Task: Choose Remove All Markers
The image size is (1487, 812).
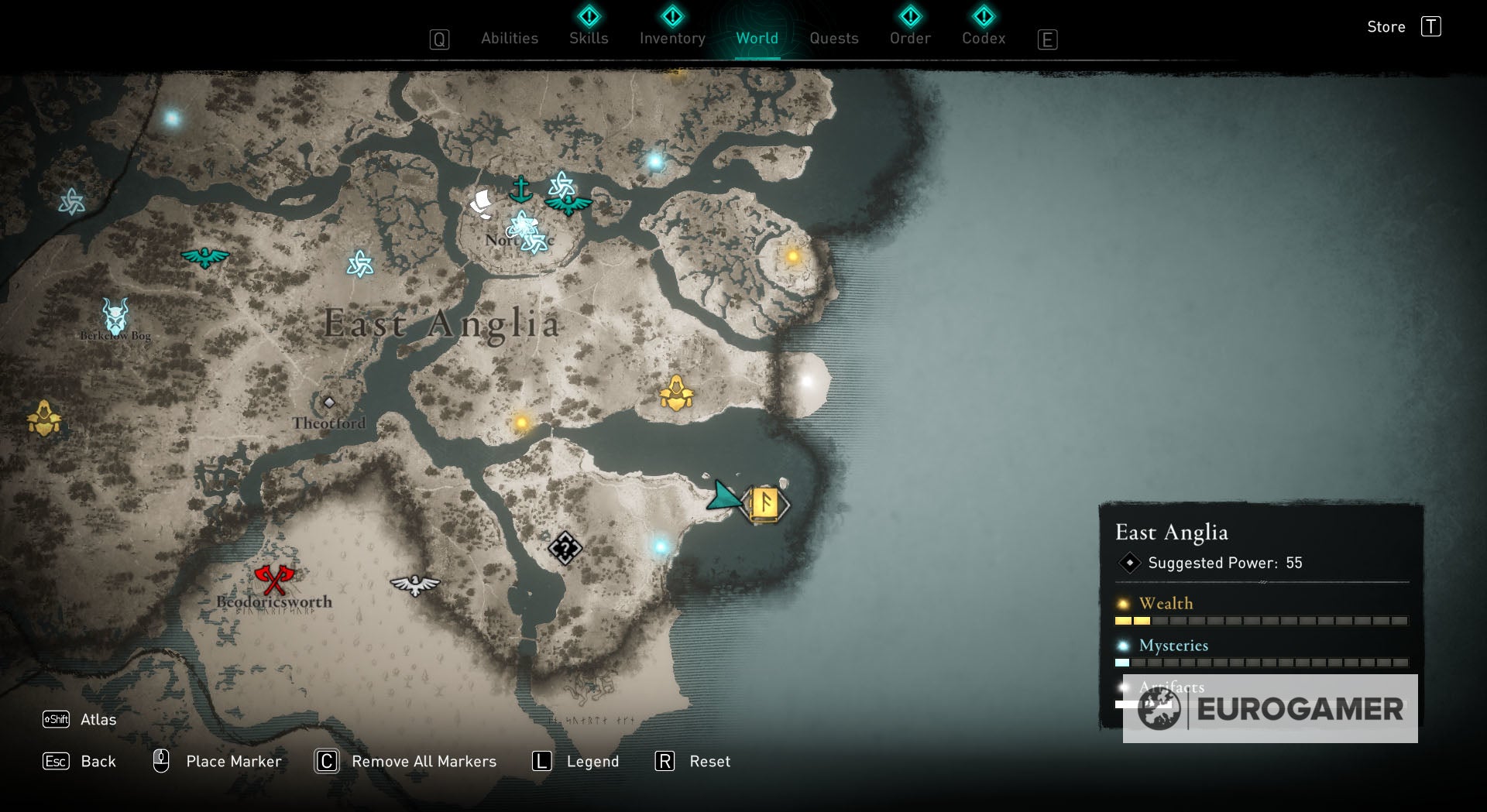Action: click(x=423, y=761)
